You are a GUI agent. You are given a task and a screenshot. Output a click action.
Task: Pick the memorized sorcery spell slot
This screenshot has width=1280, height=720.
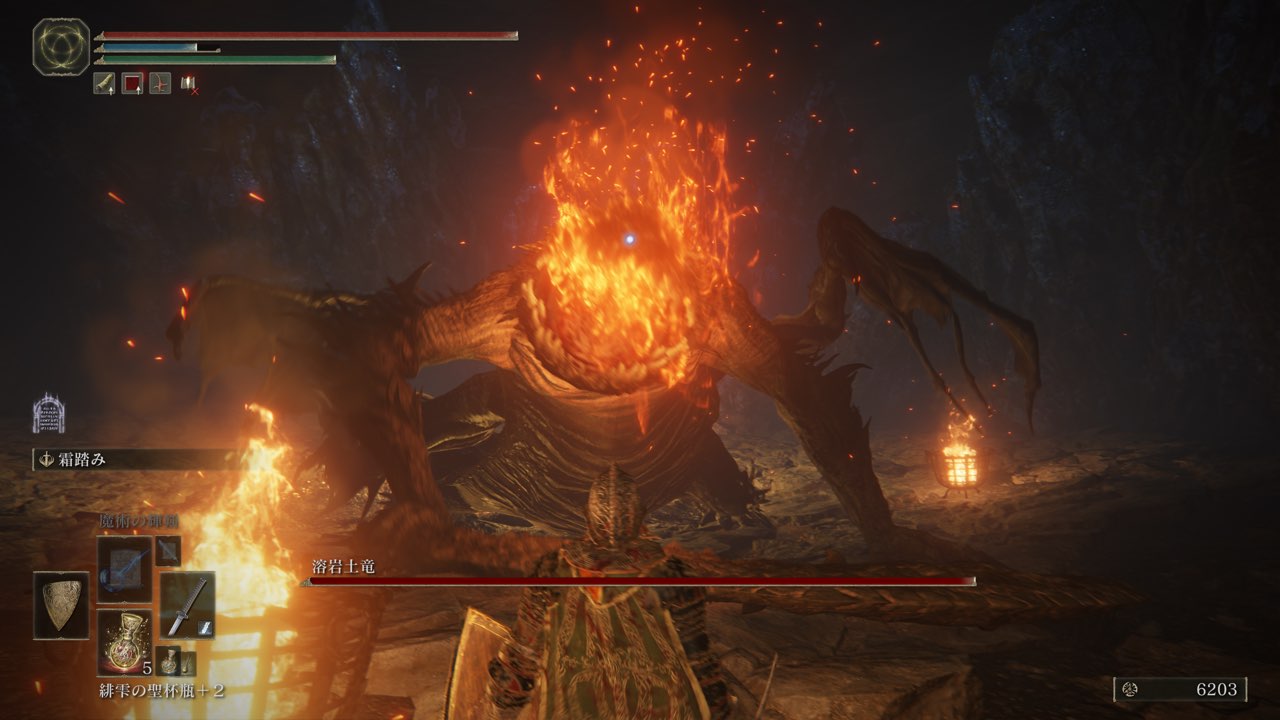click(x=125, y=568)
